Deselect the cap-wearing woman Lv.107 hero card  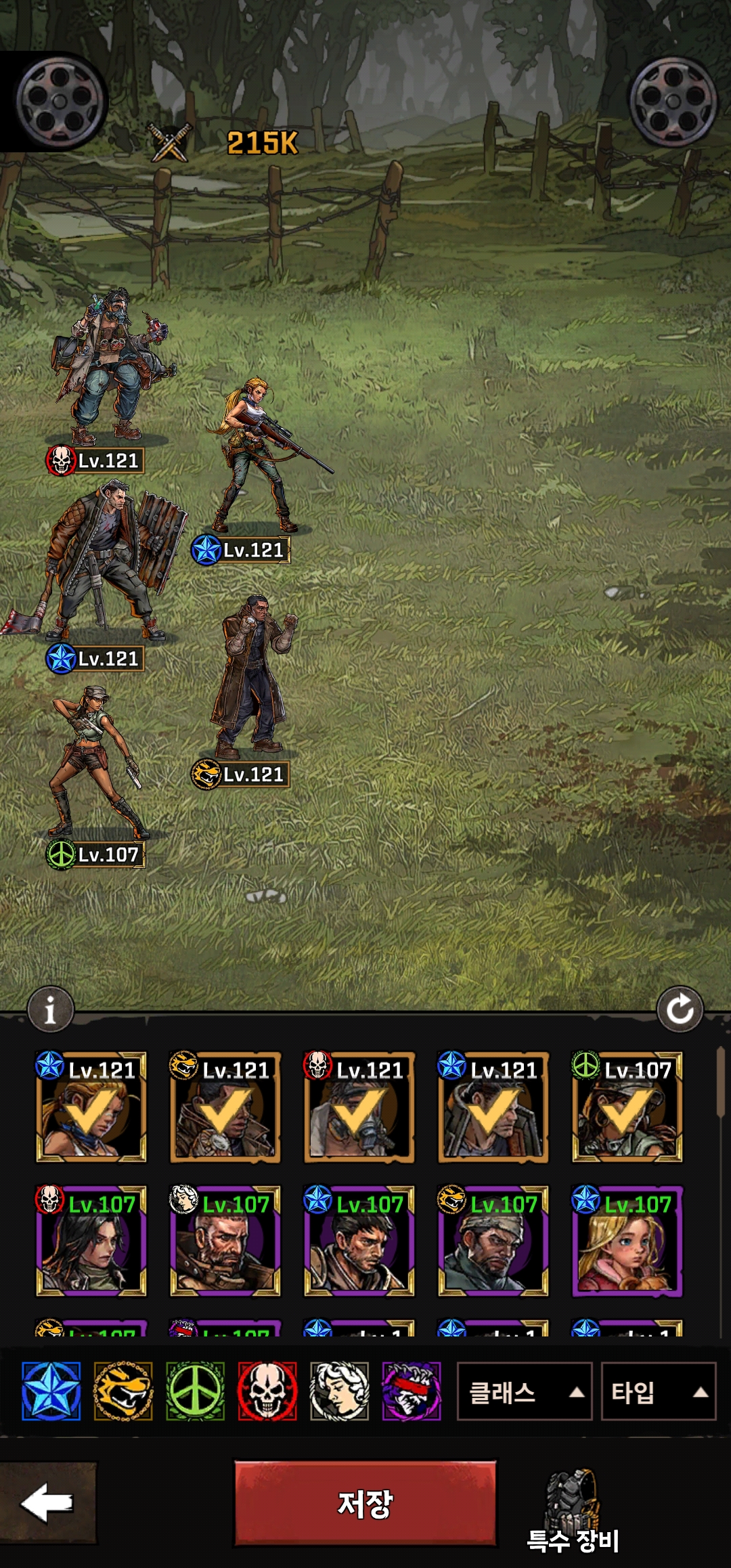(x=627, y=1106)
